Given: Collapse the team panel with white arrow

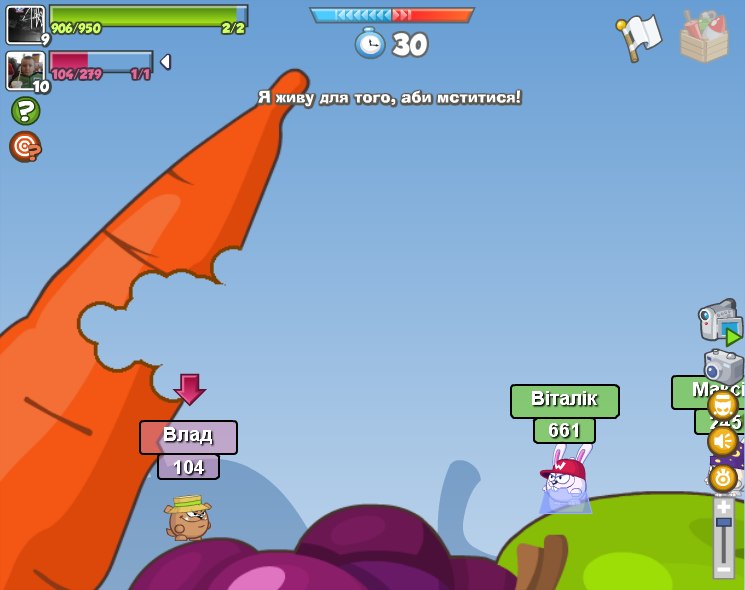Looking at the screenshot, I should tap(165, 62).
